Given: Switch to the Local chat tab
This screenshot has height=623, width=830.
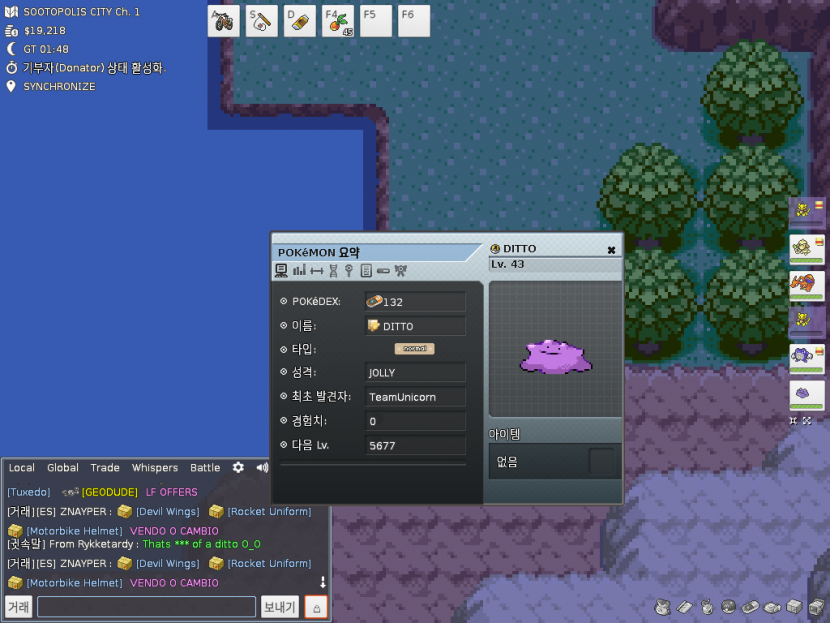Looking at the screenshot, I should pyautogui.click(x=21, y=468).
